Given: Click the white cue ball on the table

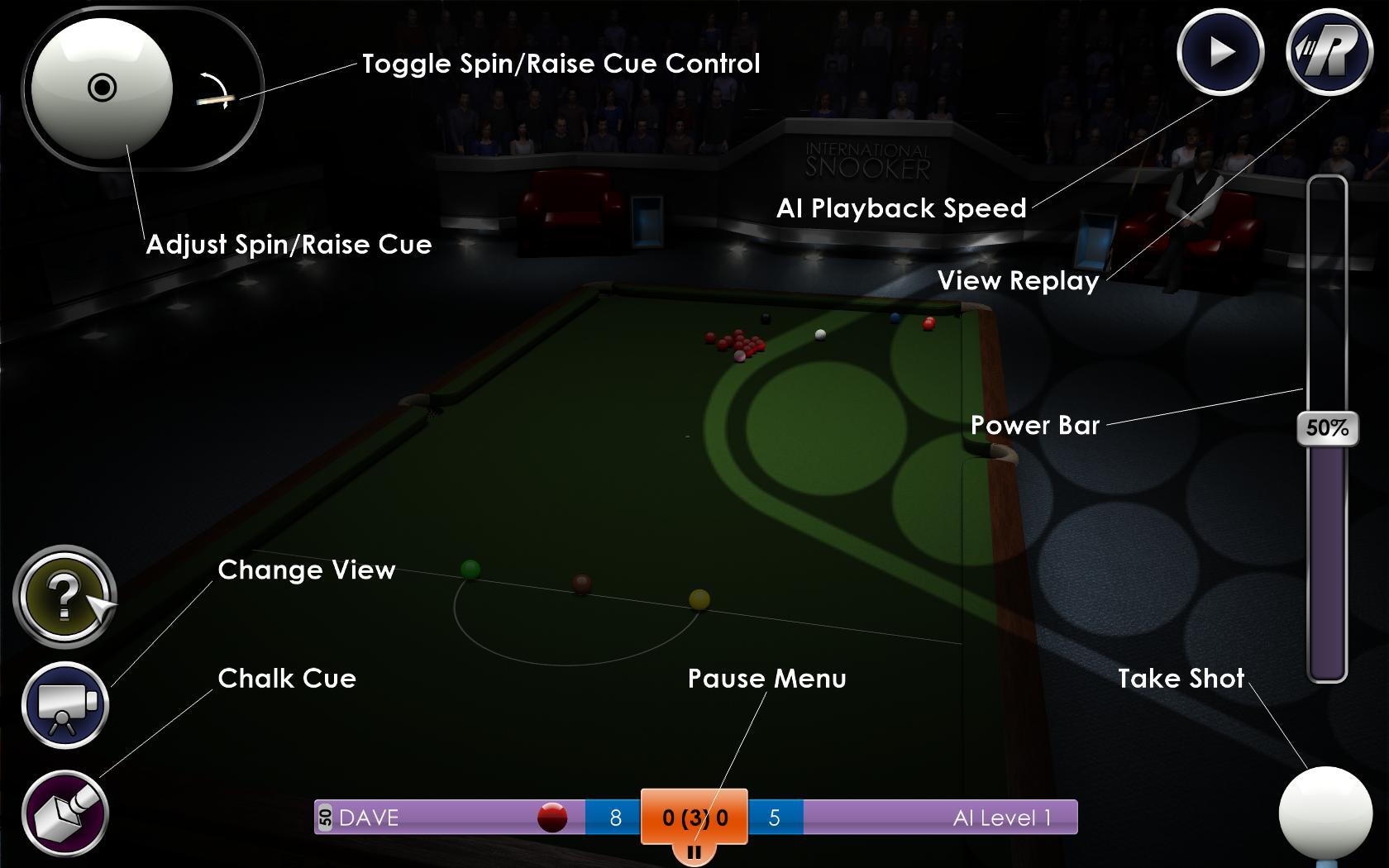Looking at the screenshot, I should coord(819,333).
